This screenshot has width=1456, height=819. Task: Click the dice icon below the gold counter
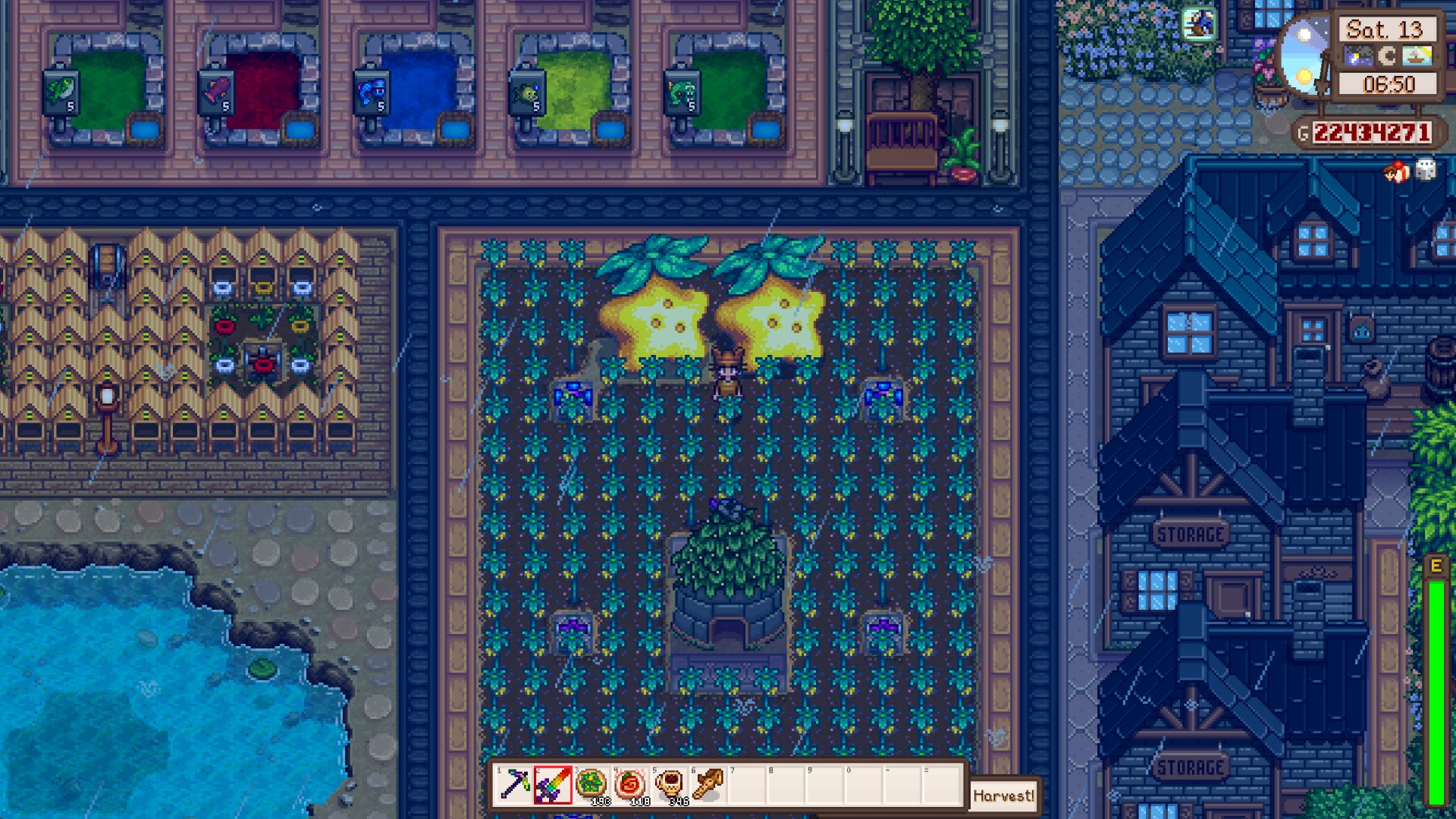tap(1424, 171)
